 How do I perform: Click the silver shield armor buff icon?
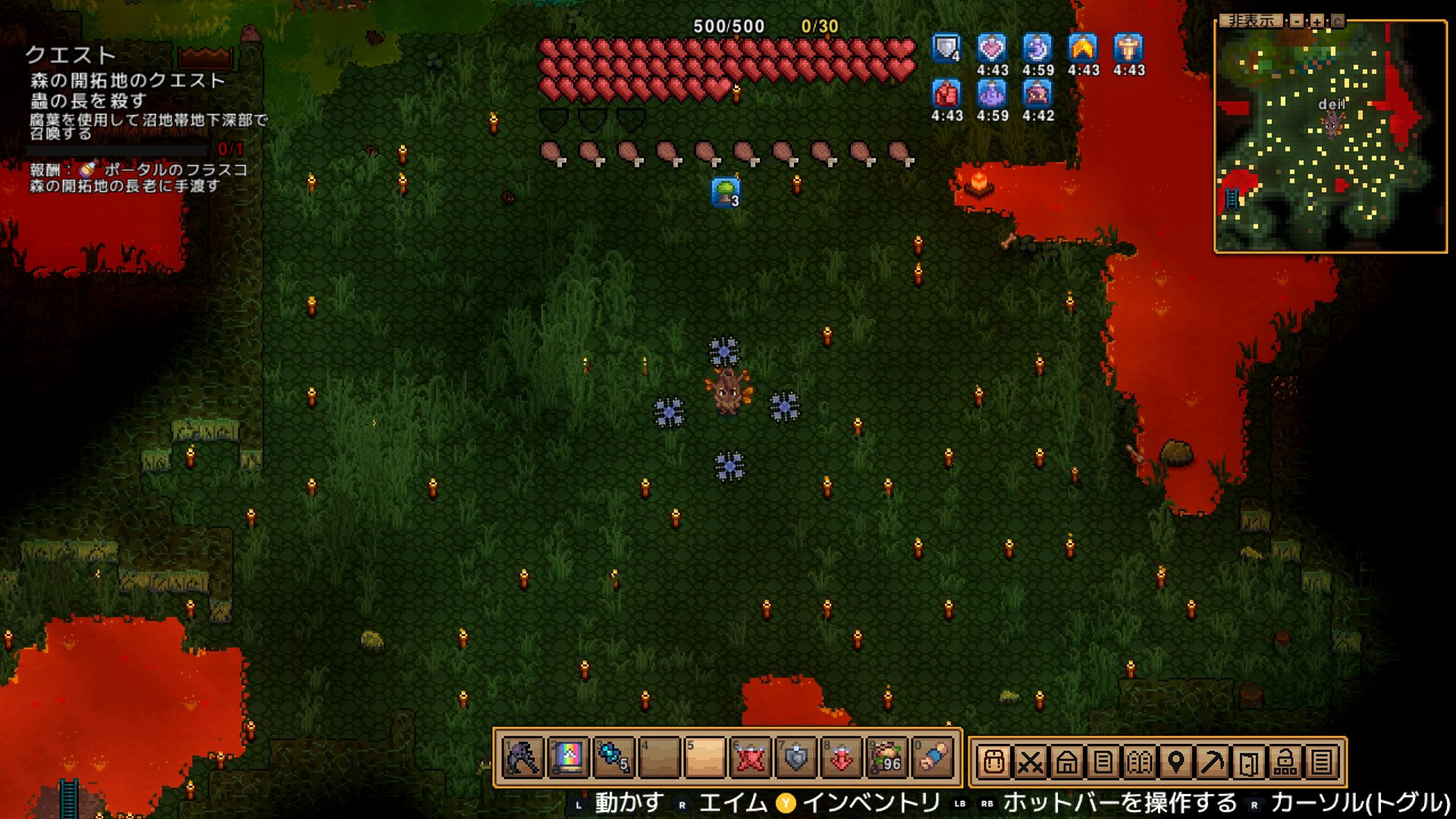tap(946, 49)
